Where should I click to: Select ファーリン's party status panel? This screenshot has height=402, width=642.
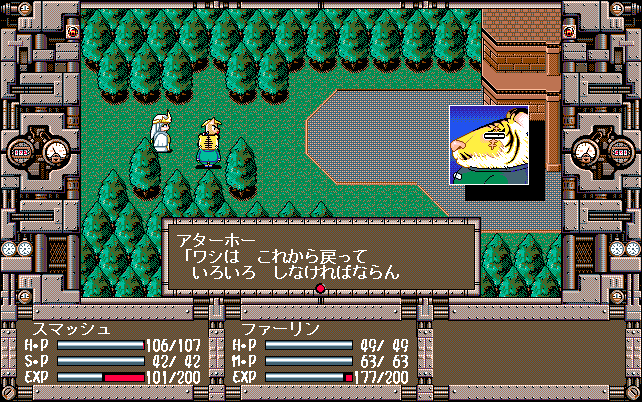click(320, 352)
